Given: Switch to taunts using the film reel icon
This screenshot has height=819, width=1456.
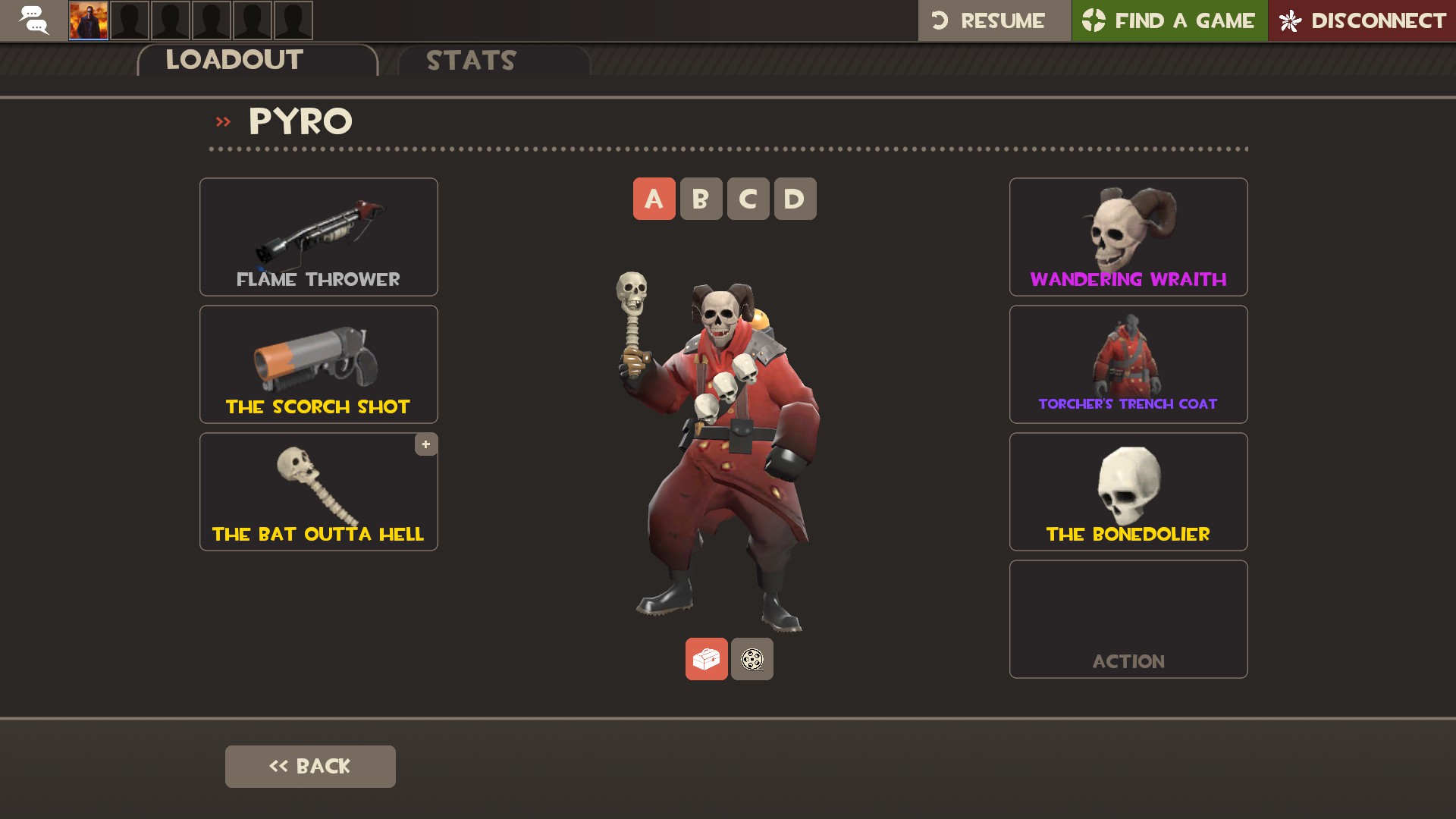Looking at the screenshot, I should coord(752,659).
